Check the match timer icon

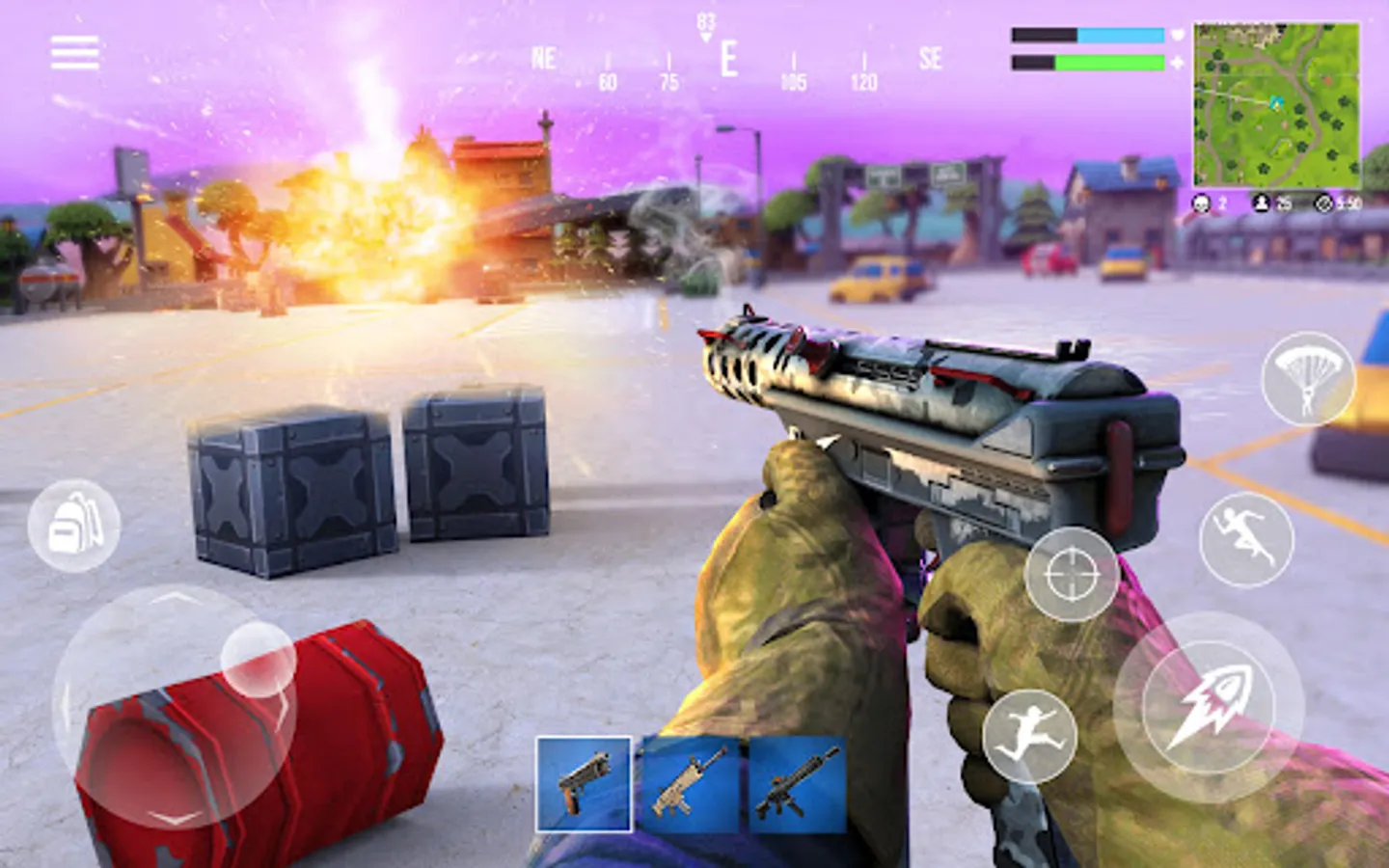coord(1322,203)
